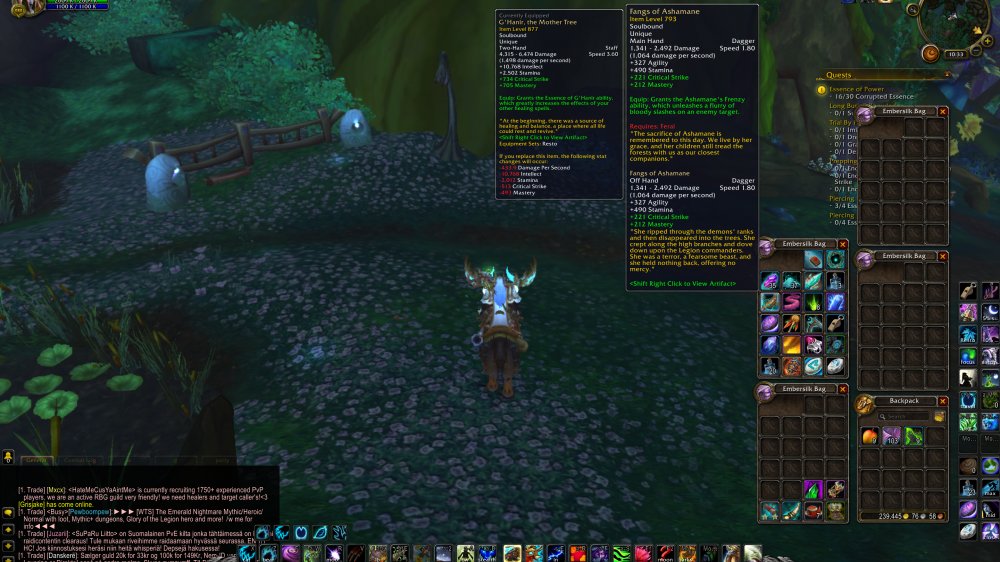1000x562 pixels.
Task: Close the Backpack window
Action: pyautogui.click(x=942, y=401)
